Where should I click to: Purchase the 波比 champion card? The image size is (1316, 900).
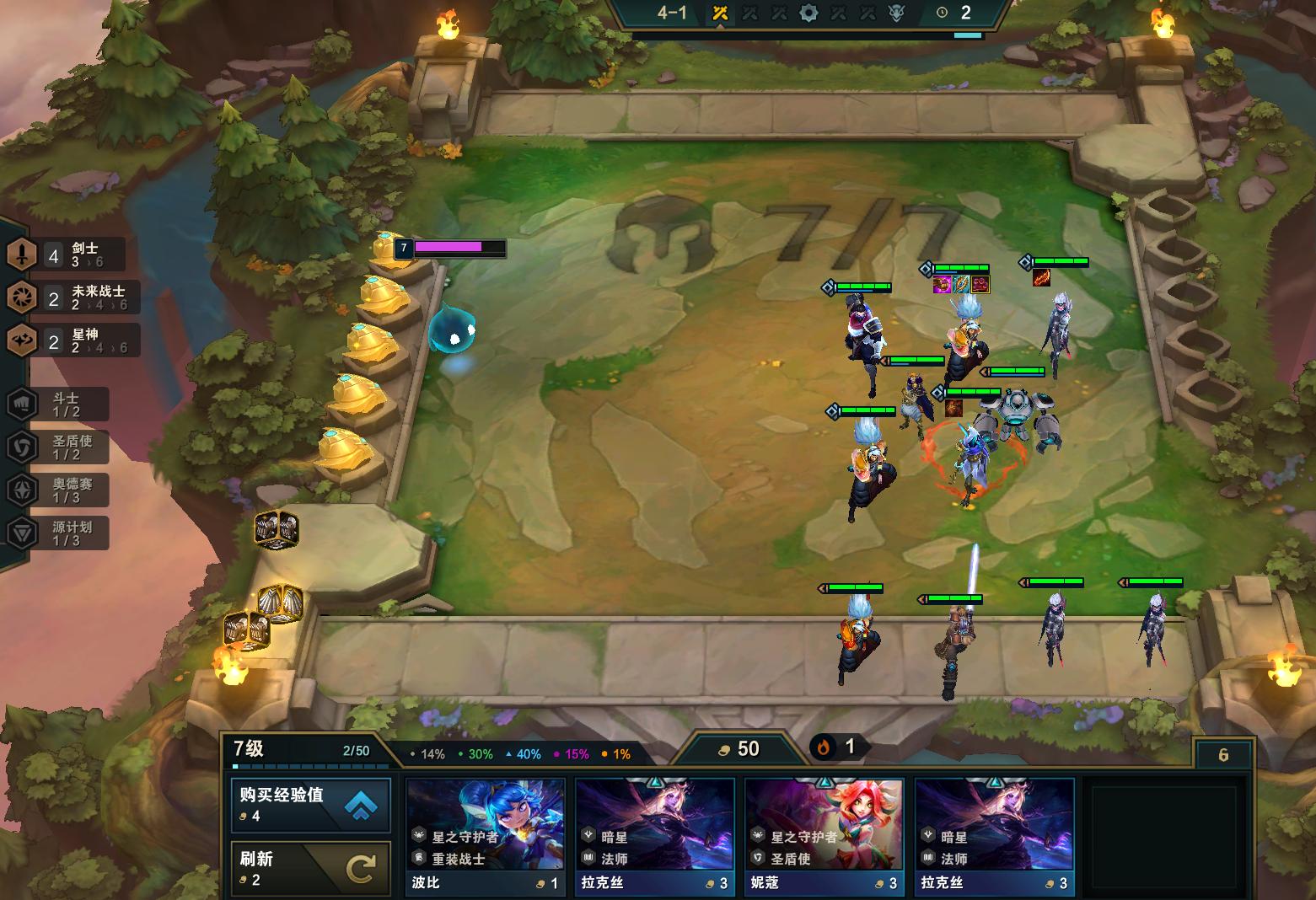click(x=485, y=836)
